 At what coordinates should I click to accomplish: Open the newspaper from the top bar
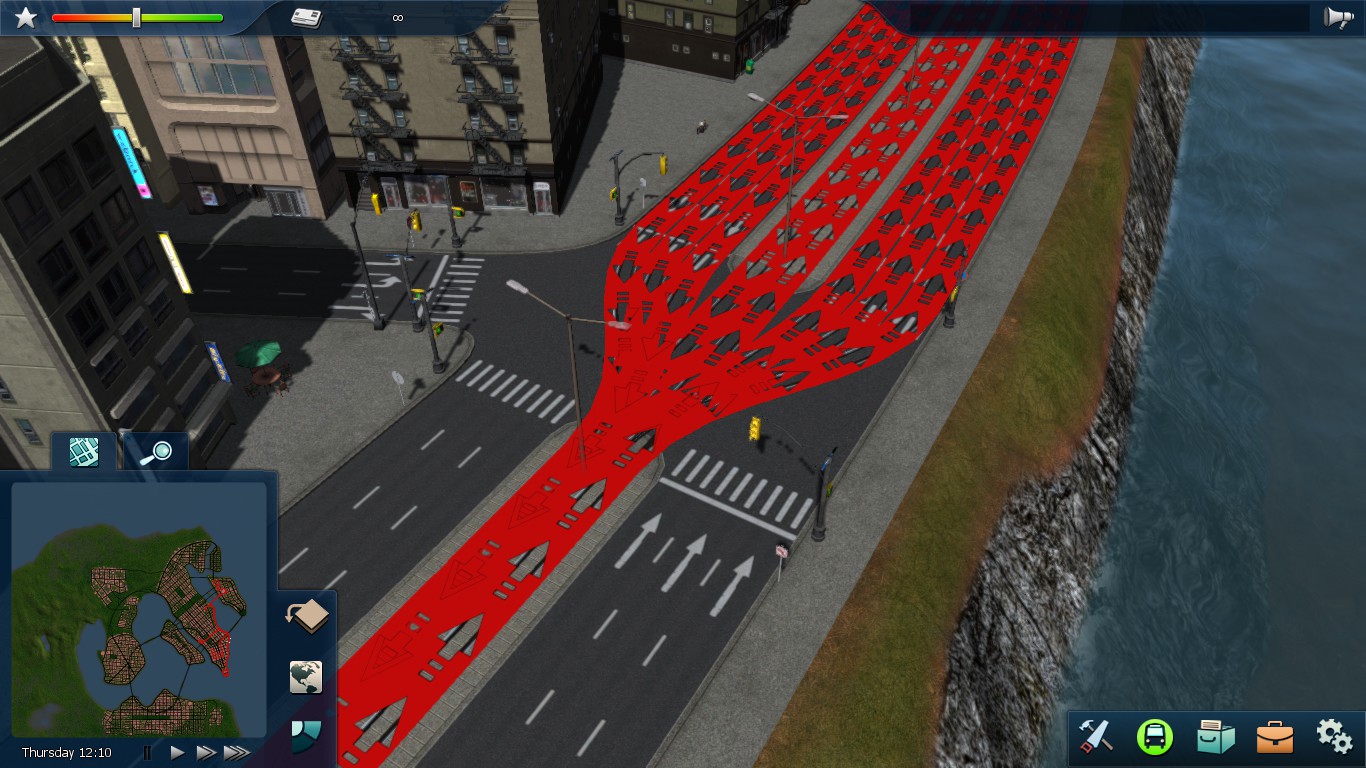point(307,17)
